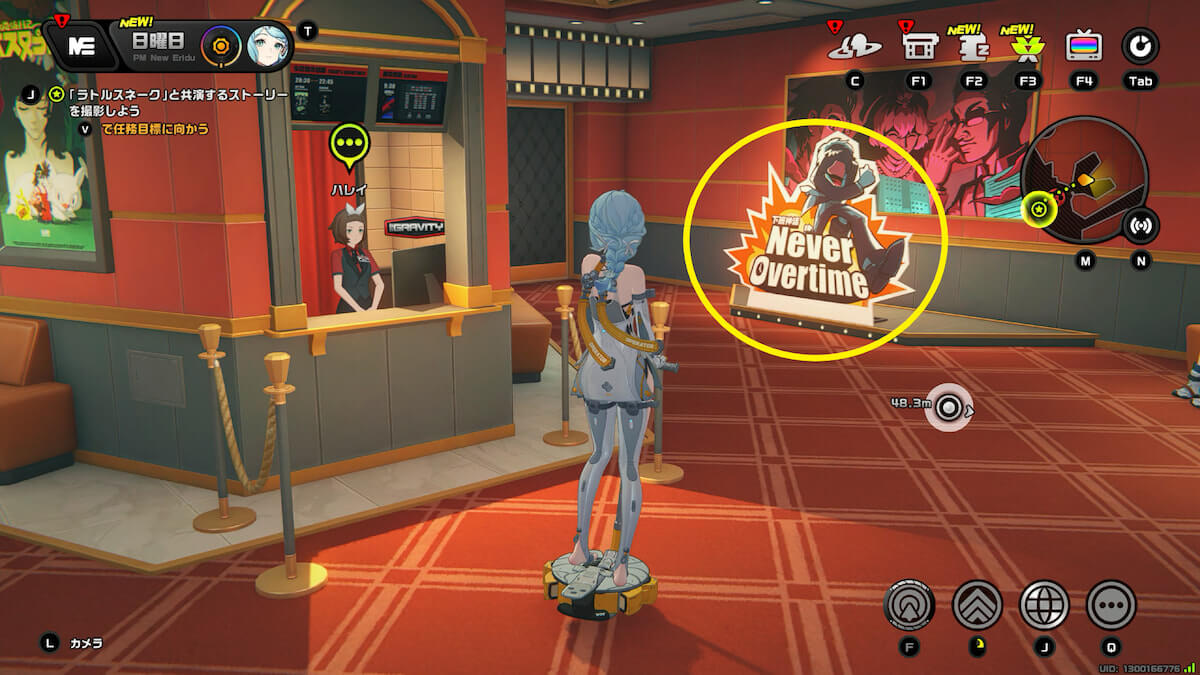The width and height of the screenshot is (1200, 675).
Task: Open the green emblem icon marked NEW
Action: (1026, 45)
